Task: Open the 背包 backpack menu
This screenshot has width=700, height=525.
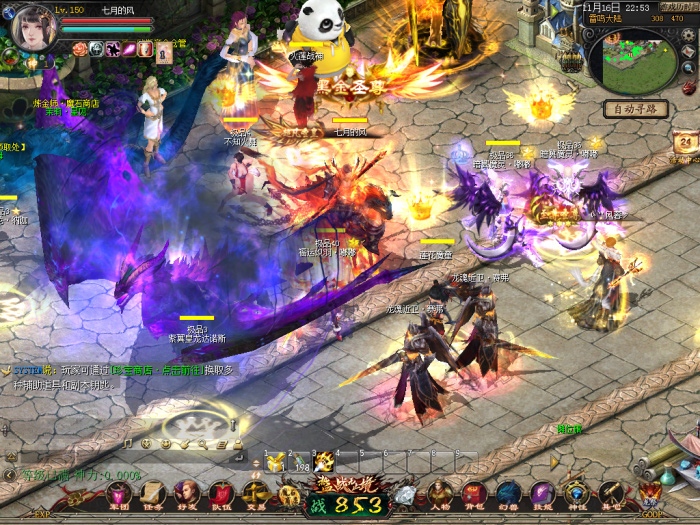Action: click(x=474, y=494)
